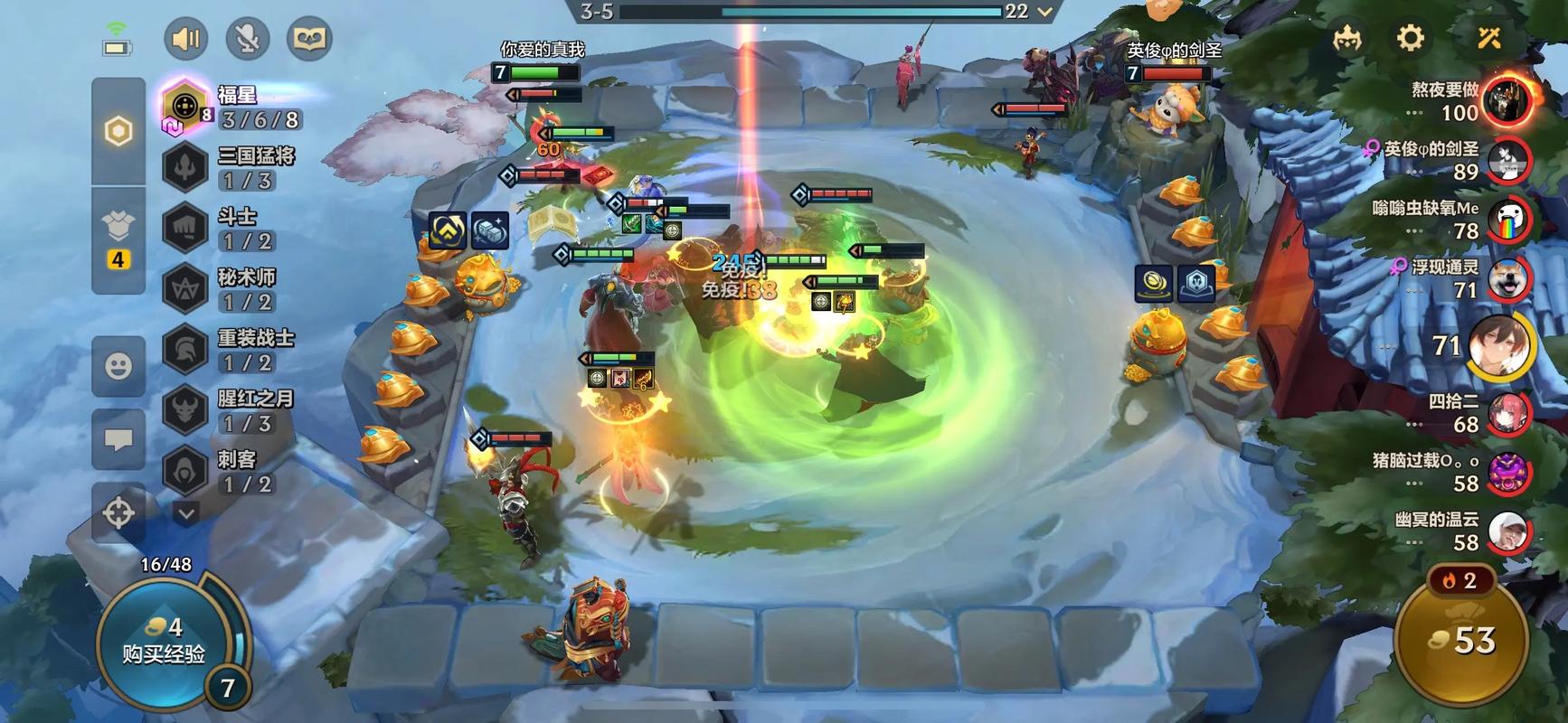The width and height of the screenshot is (1568, 723).
Task: Expand the stage 3-5 round dropdown arrow
Action: click(1045, 12)
